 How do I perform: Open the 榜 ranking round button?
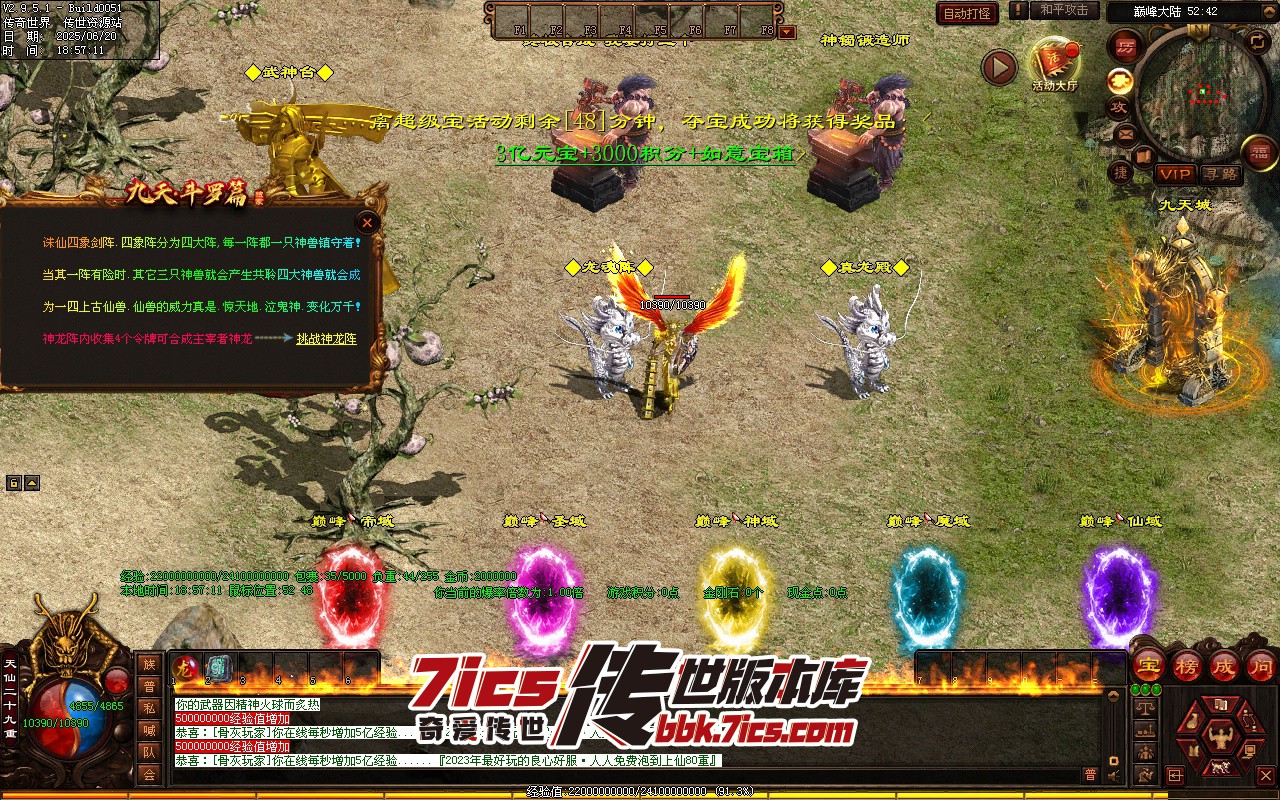coord(1187,666)
